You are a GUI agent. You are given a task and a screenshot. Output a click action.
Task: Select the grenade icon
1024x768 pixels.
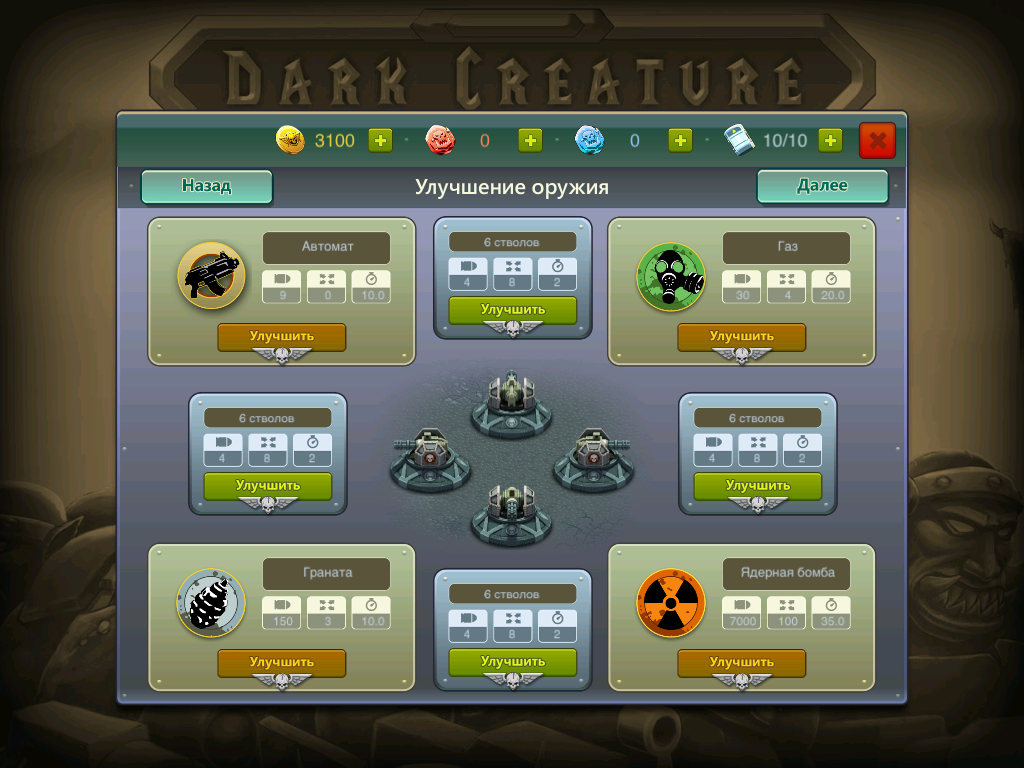[x=211, y=603]
